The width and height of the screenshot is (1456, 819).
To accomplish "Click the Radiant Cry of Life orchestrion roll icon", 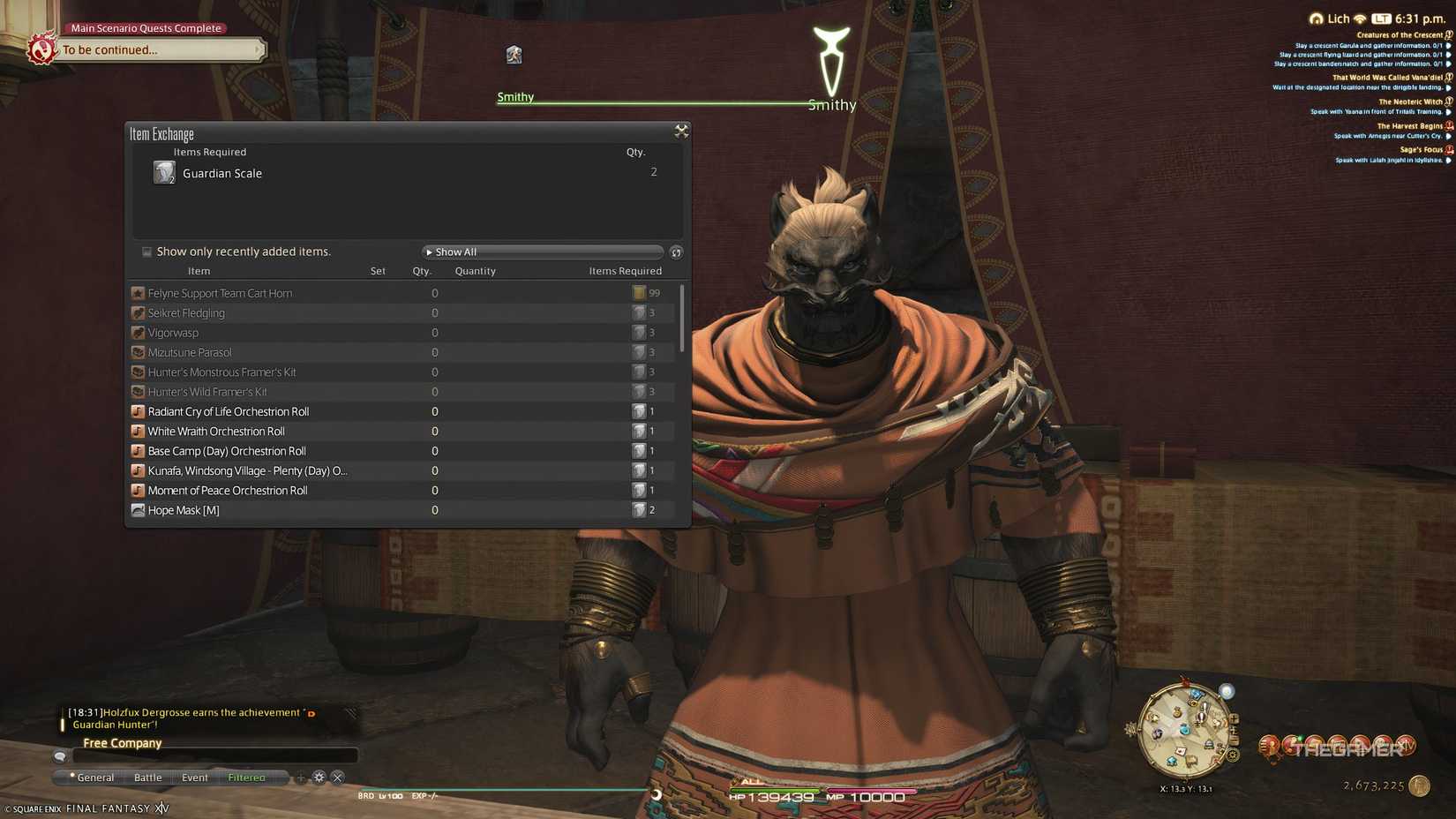I will (139, 411).
